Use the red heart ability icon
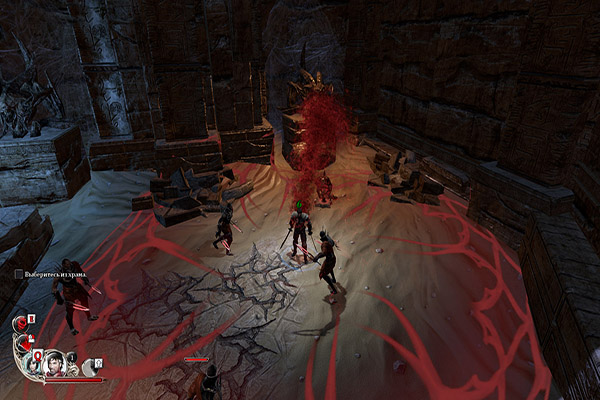This screenshot has width=600, height=400. (x=24, y=343)
